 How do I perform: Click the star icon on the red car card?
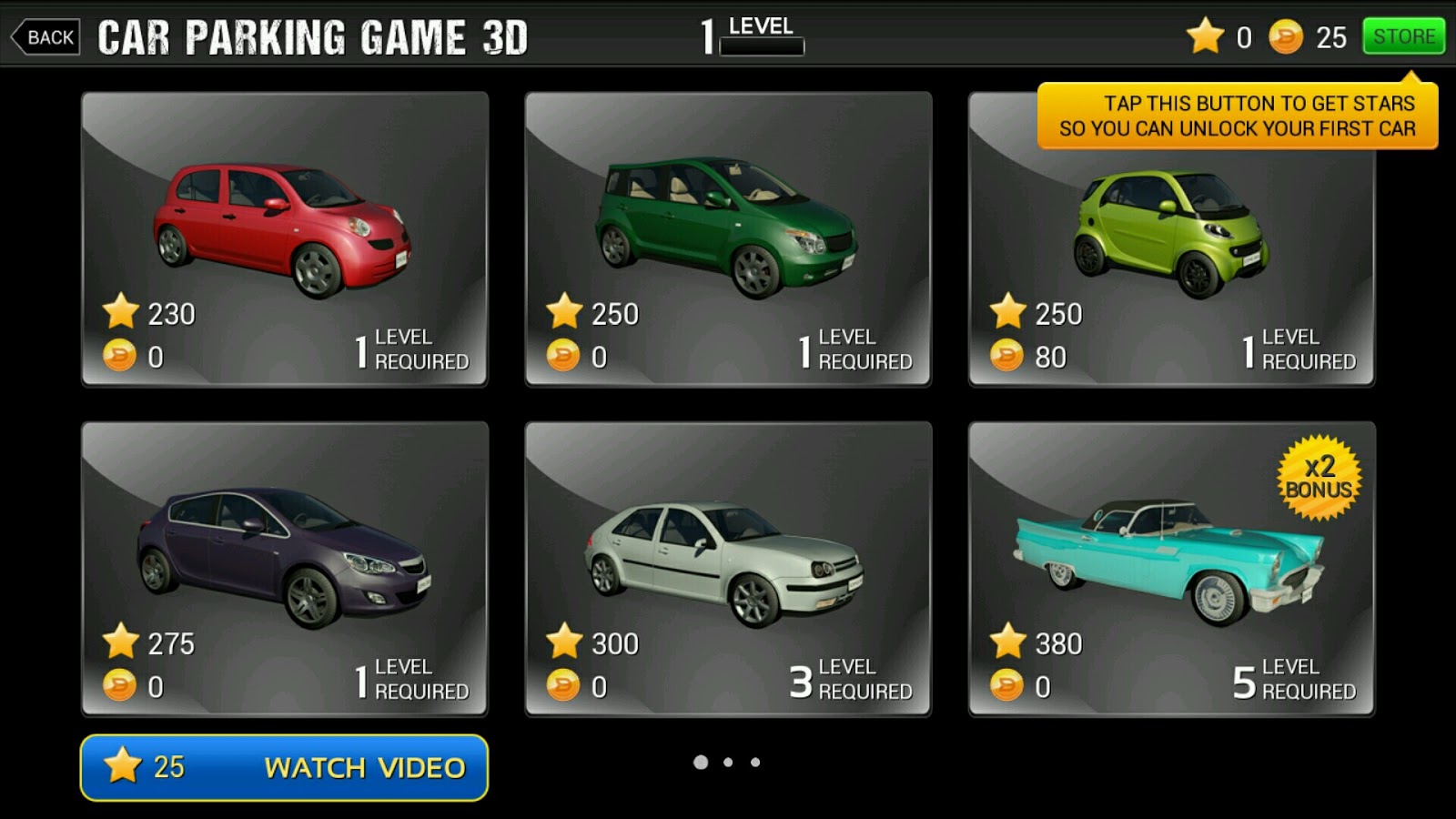point(119,313)
